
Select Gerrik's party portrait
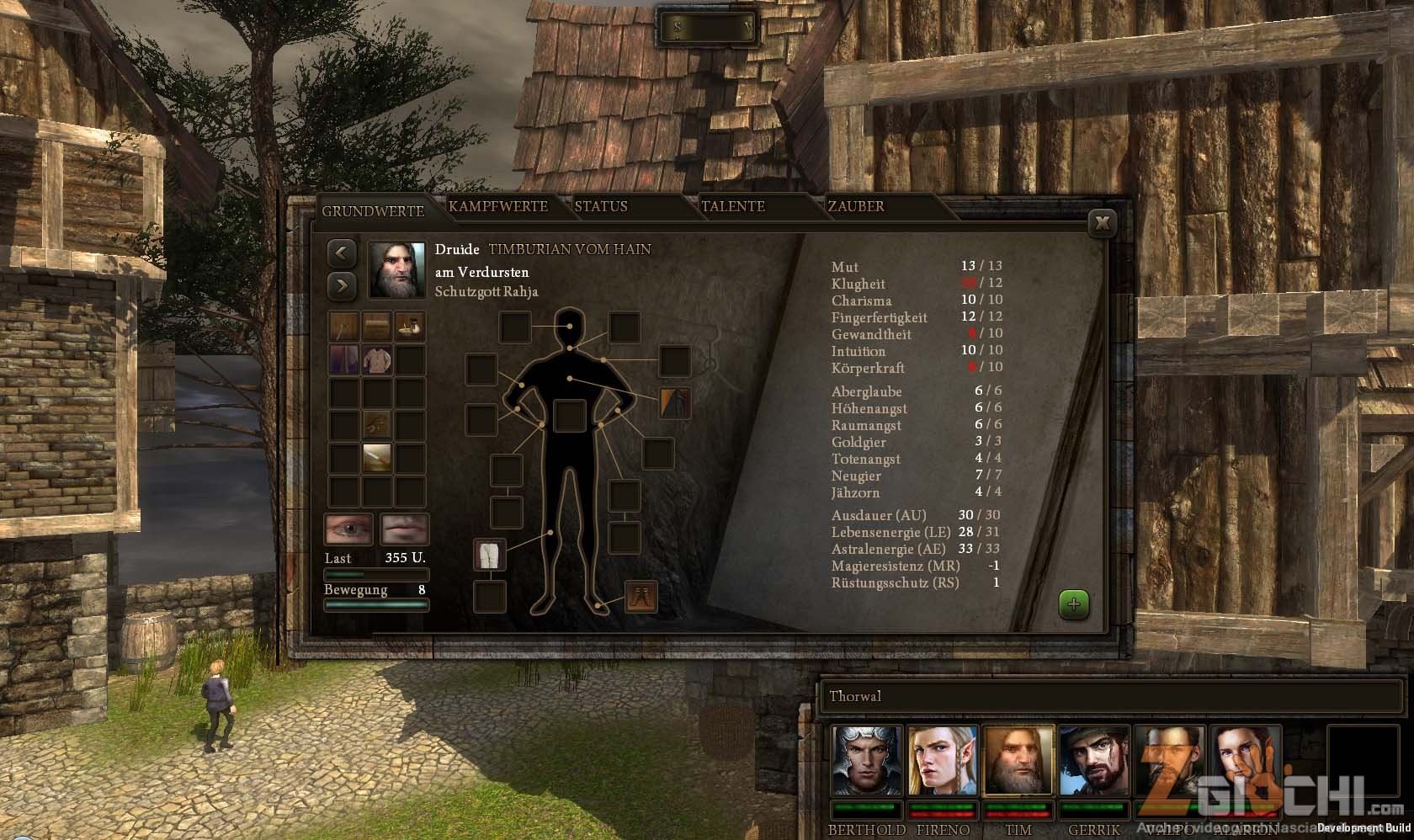[x=1093, y=762]
